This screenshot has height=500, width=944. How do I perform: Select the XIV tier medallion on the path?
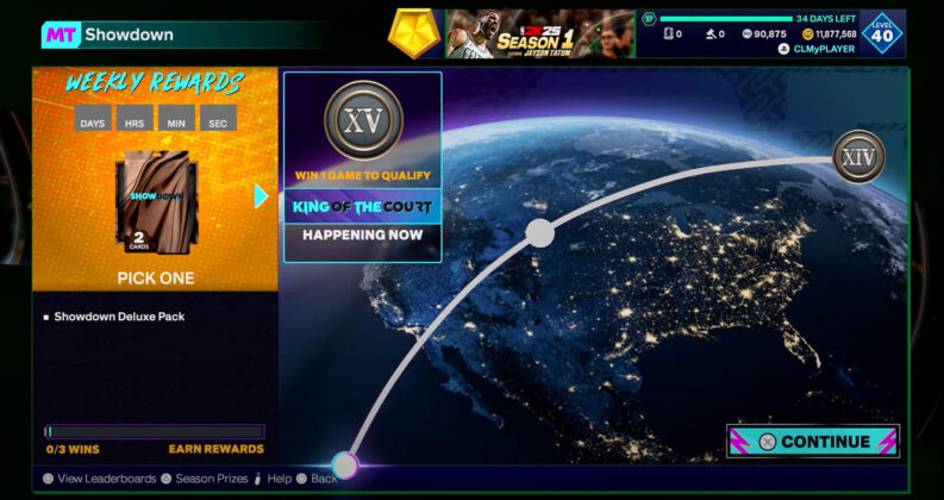[x=859, y=157]
